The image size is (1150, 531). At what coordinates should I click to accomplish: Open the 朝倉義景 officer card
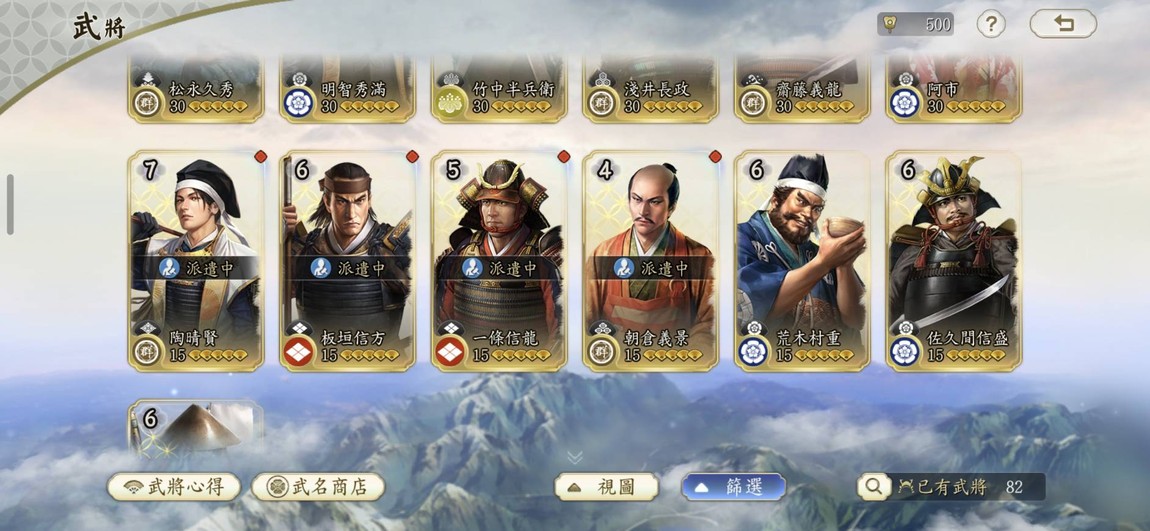[x=651, y=260]
